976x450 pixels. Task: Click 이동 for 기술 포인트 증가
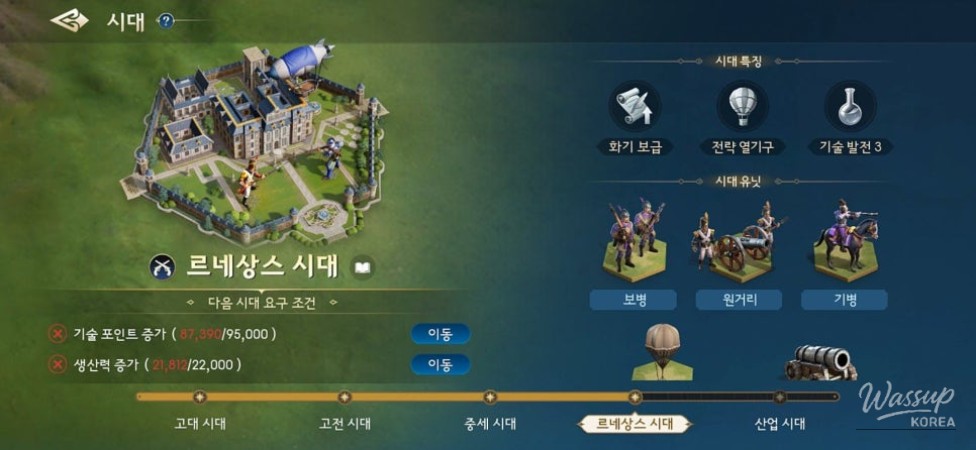[x=440, y=333]
